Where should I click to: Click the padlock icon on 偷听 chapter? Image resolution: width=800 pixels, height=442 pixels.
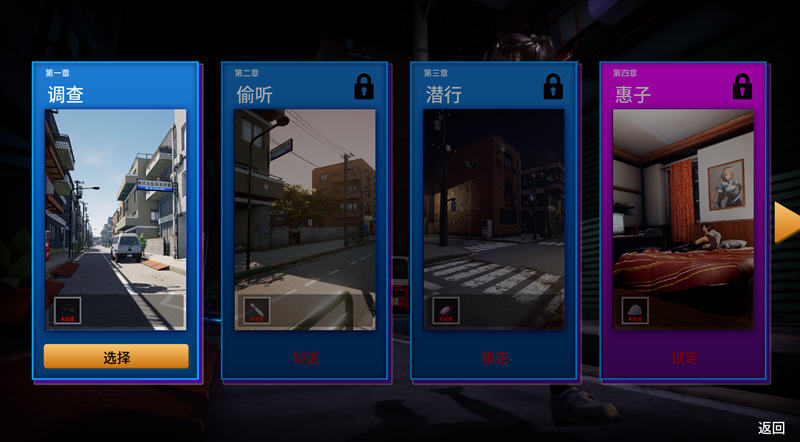point(364,86)
